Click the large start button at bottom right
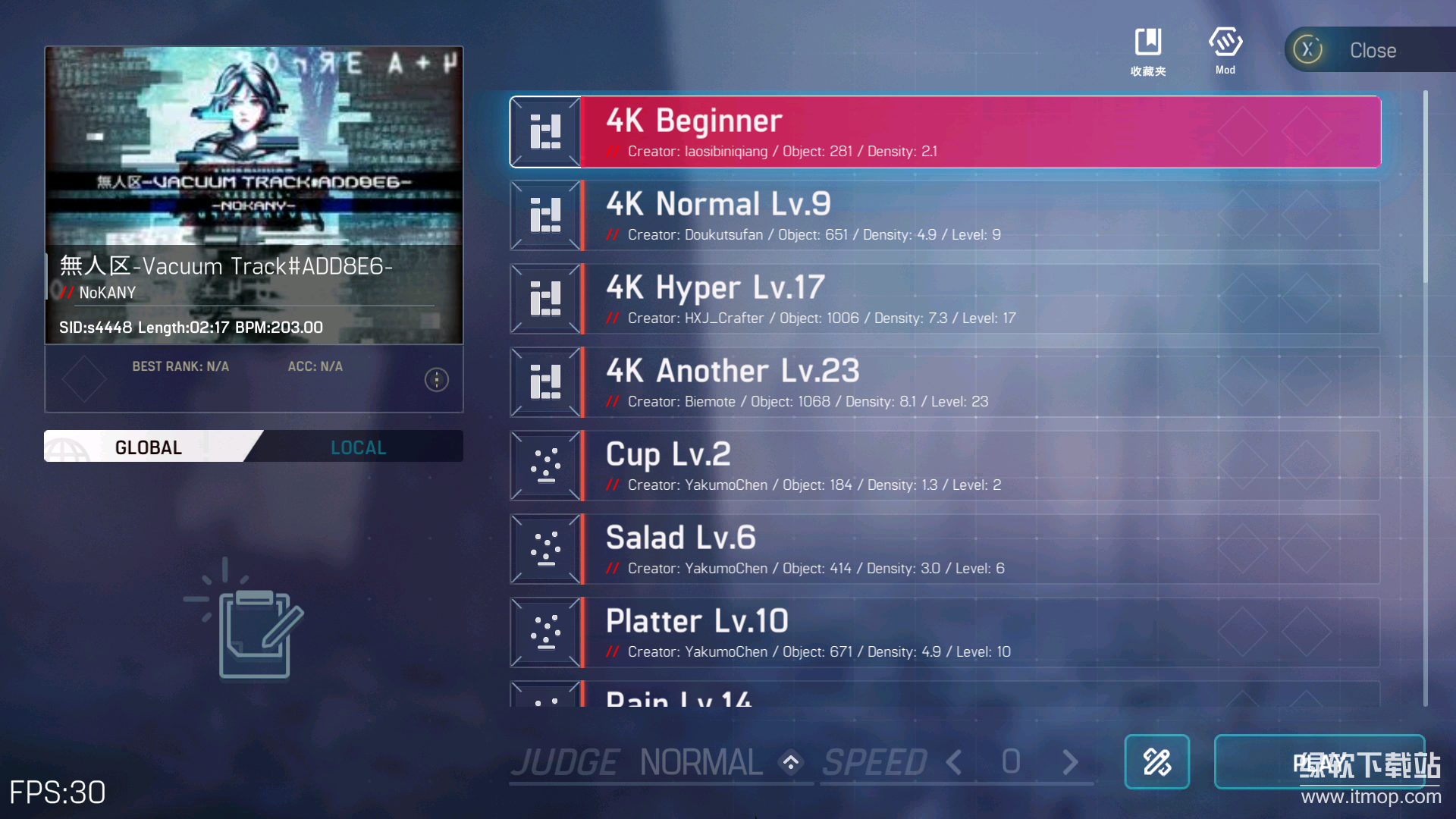 (x=1319, y=762)
